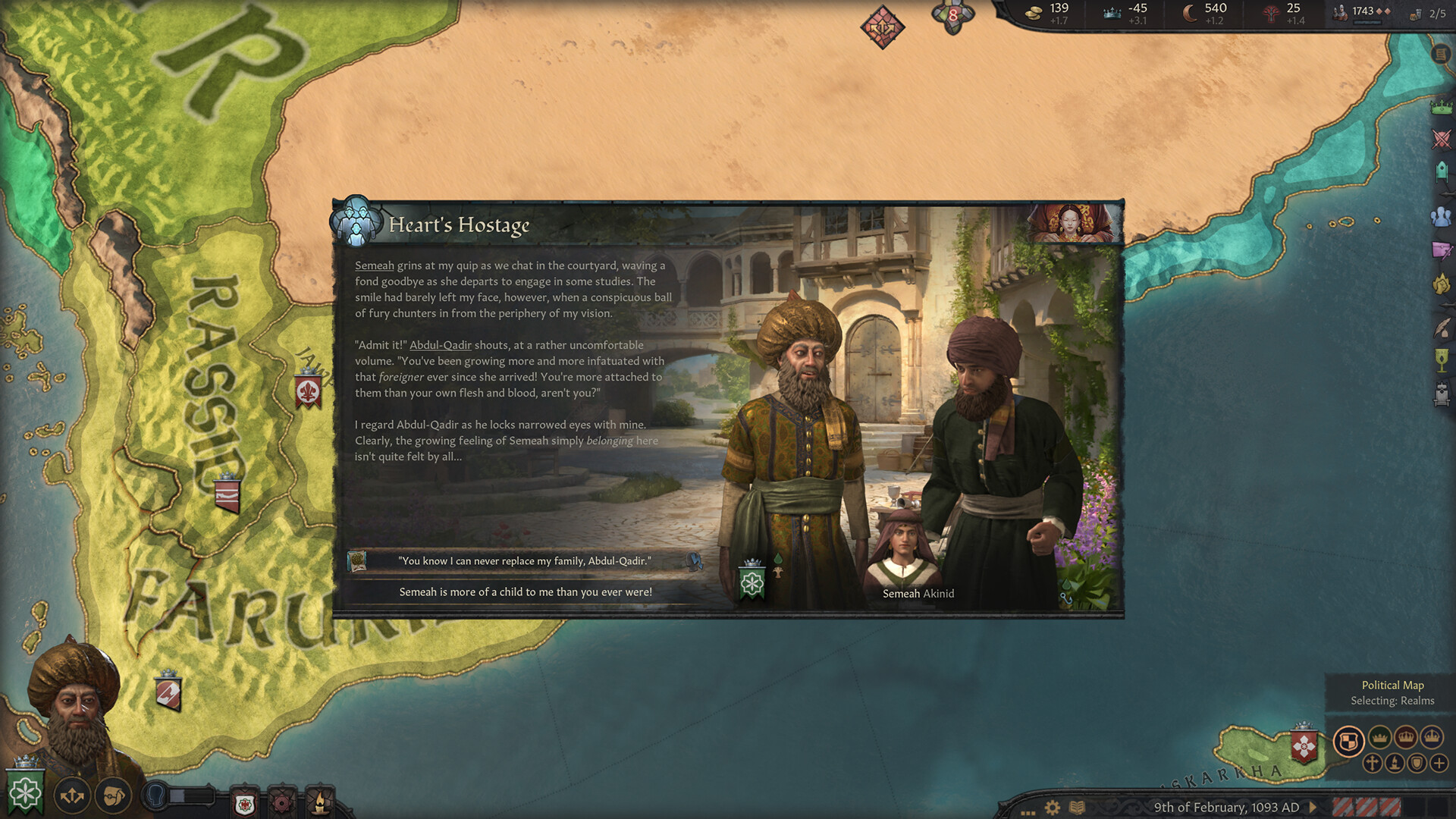Viewport: 1456px width, 819px height.
Task: Open game settings via the gear icon
Action: click(x=1053, y=807)
